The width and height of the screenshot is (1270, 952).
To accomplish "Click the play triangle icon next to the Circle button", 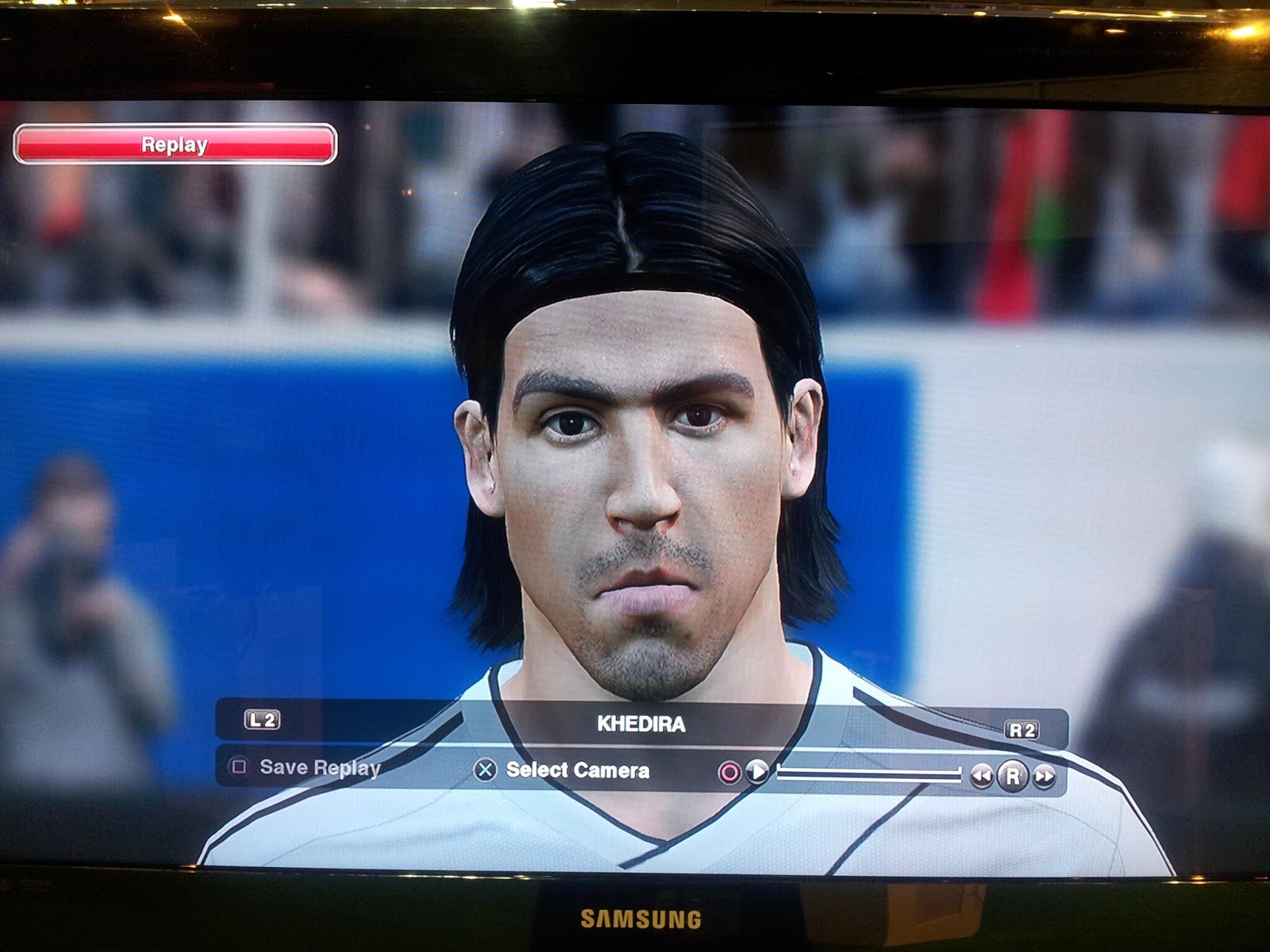I will (x=756, y=773).
